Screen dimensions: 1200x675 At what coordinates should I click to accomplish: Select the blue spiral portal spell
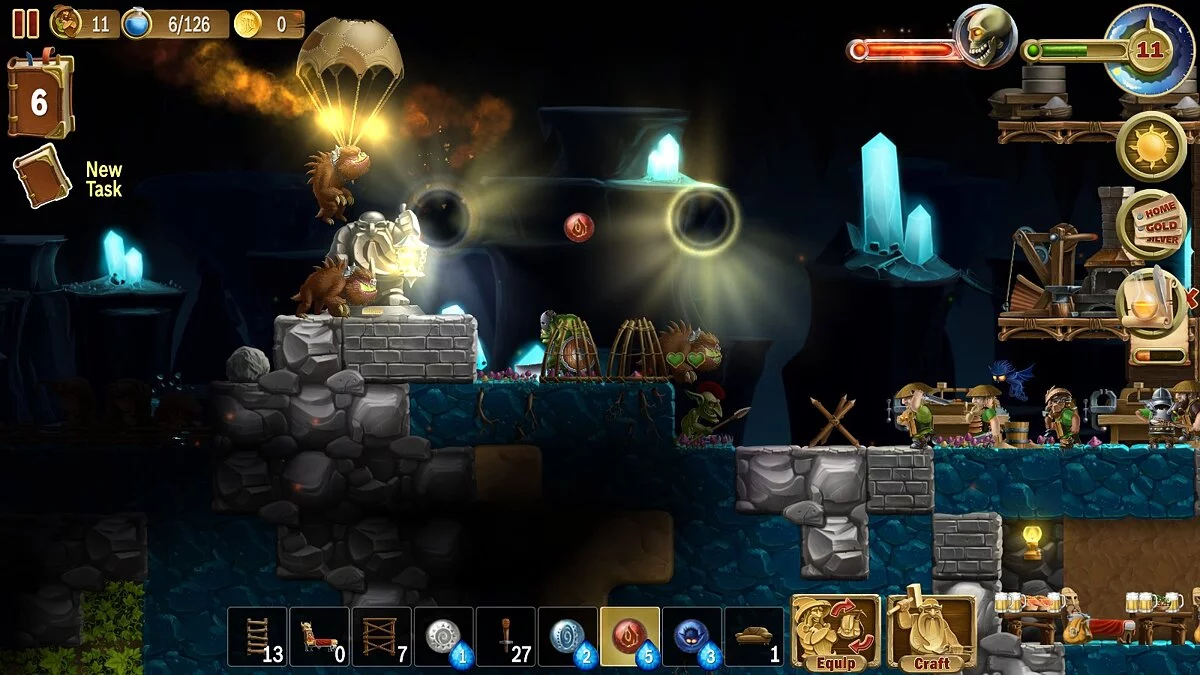(567, 636)
